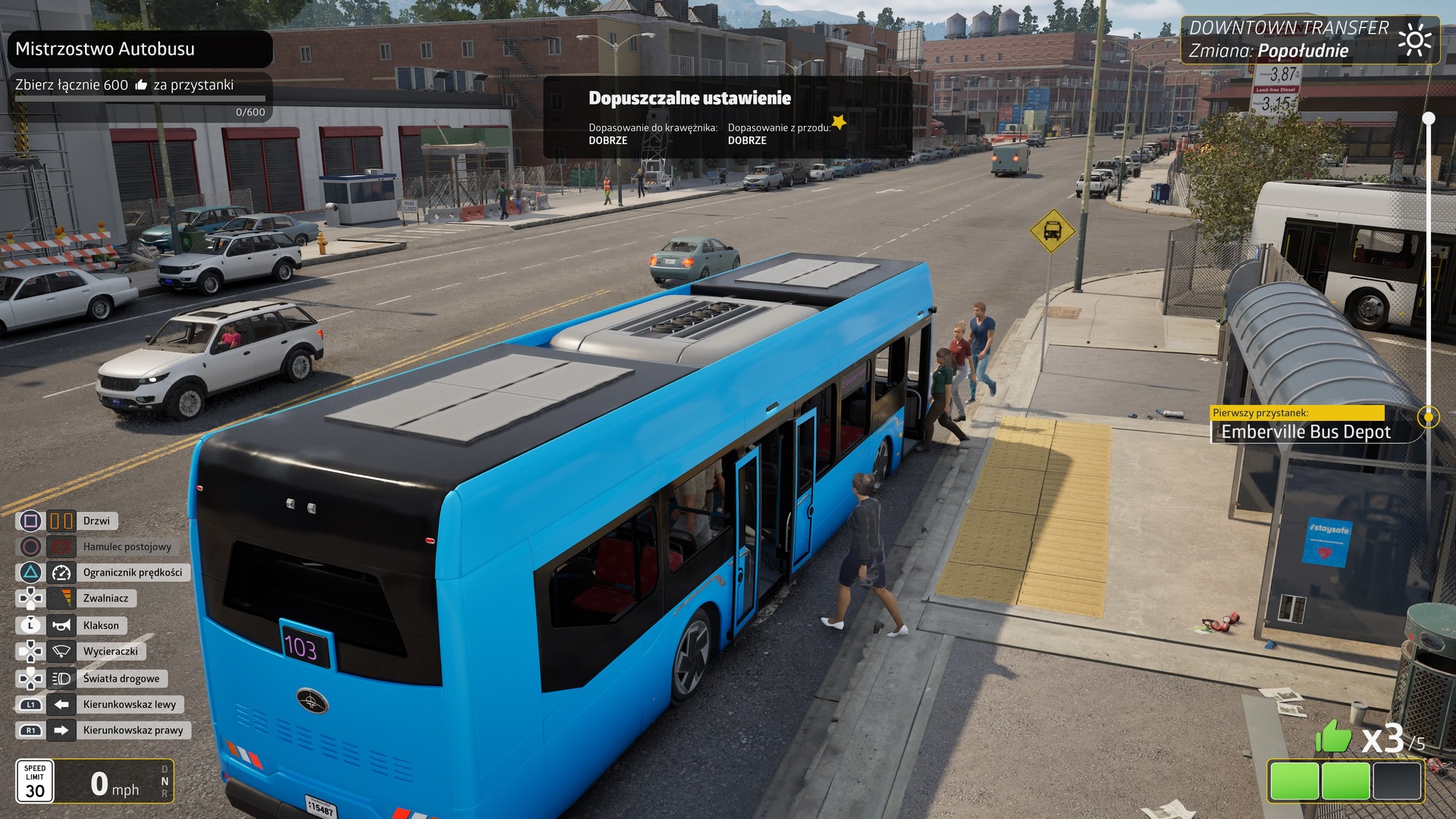Toggle the Kierunkowskaz lewy left arrow
The image size is (1456, 819).
pyautogui.click(x=60, y=704)
